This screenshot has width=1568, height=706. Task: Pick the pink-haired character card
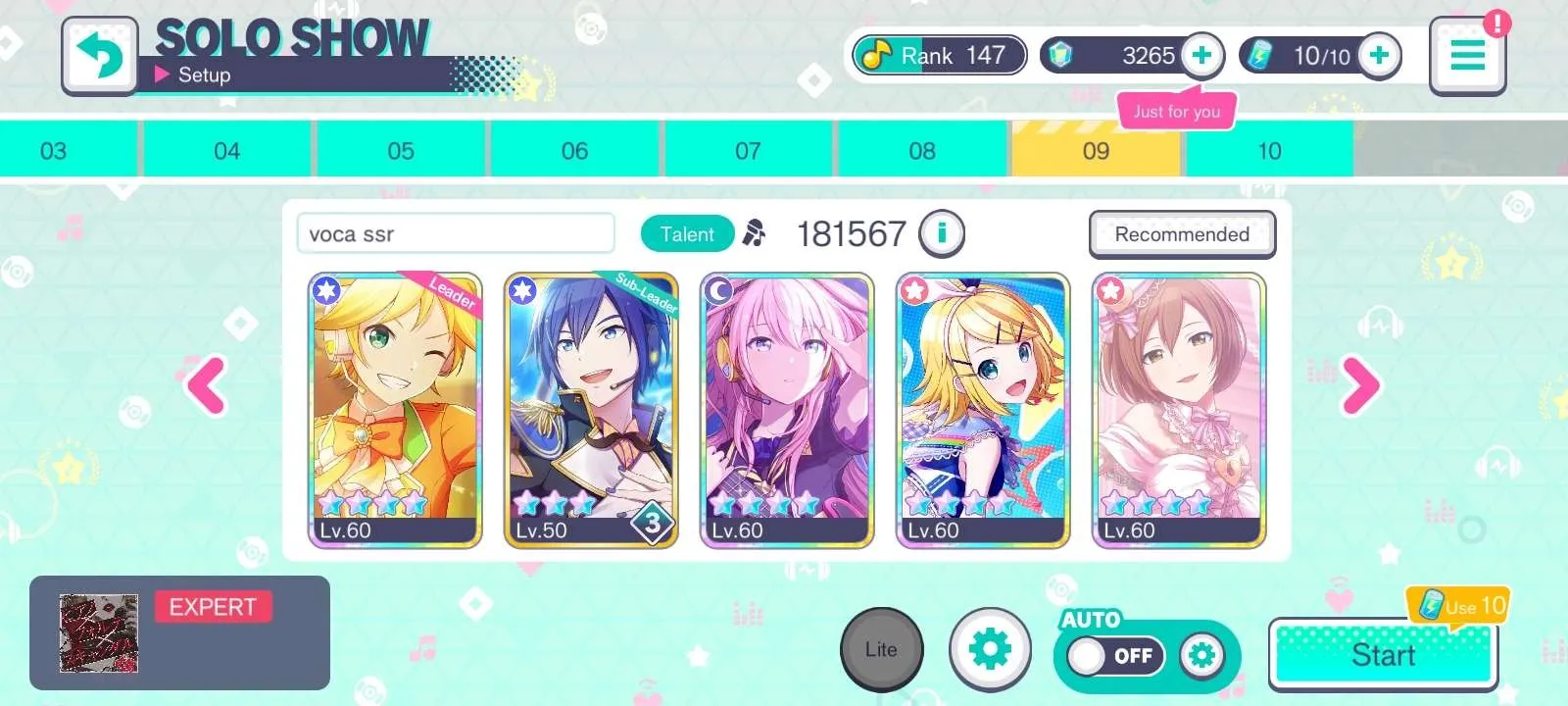pyautogui.click(x=787, y=410)
